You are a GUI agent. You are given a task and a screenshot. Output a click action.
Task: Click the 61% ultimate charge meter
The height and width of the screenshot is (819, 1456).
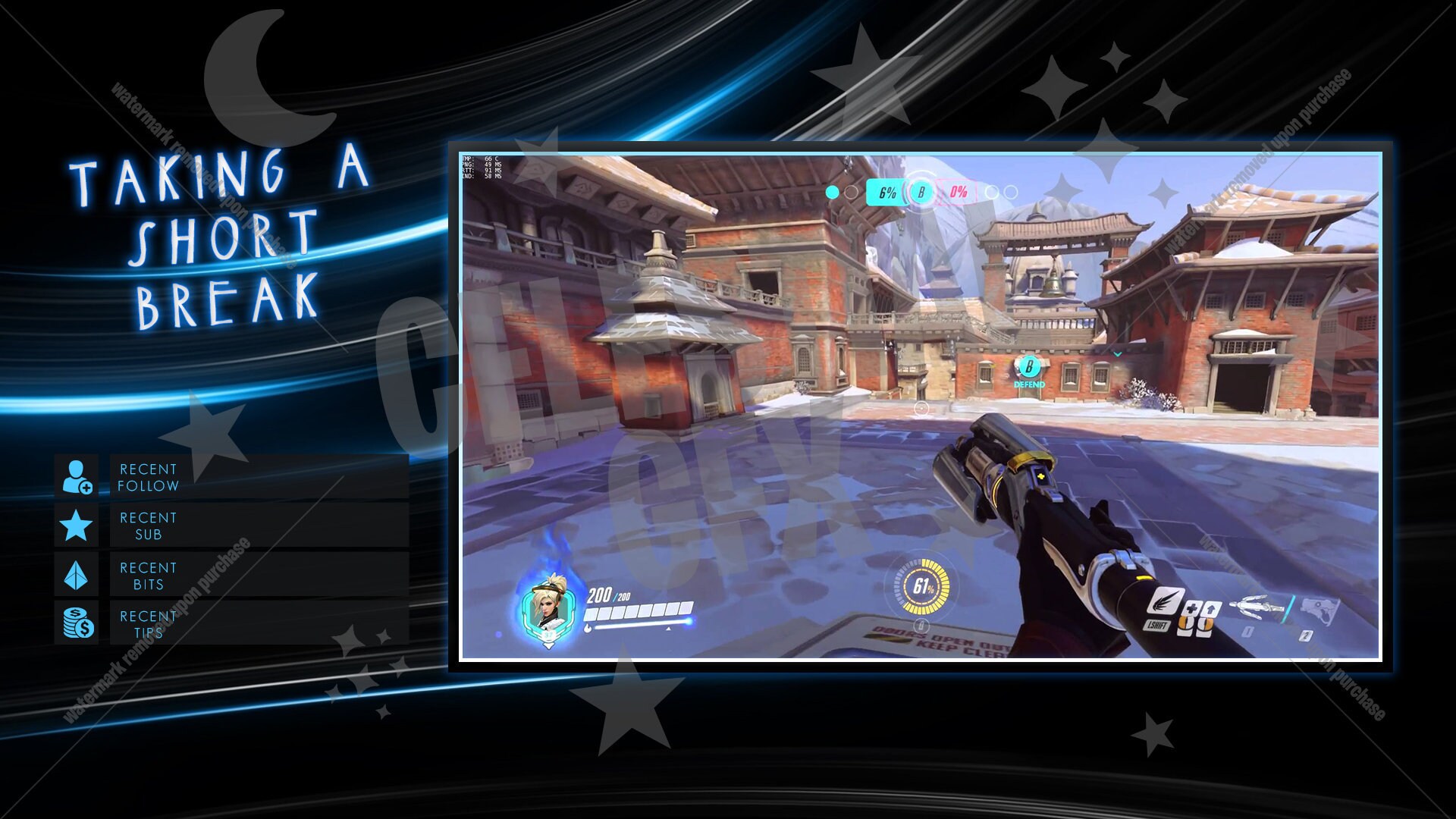[x=922, y=586]
